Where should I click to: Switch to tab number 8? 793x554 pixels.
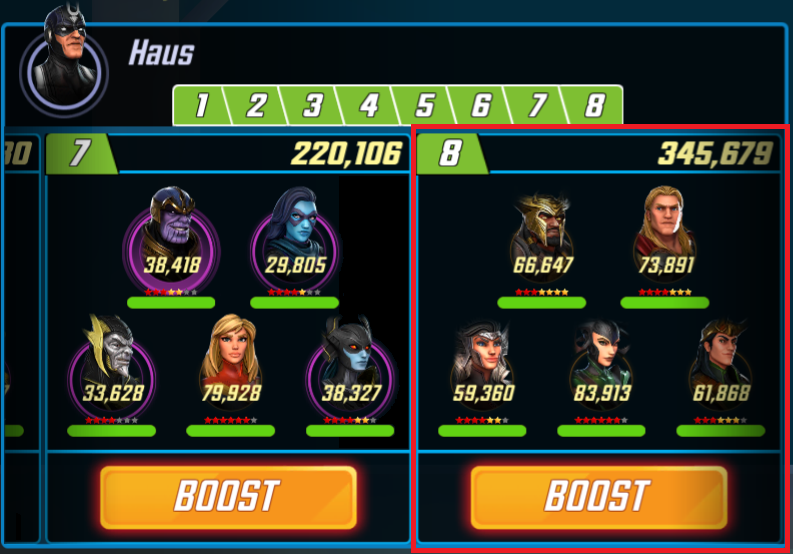tap(594, 105)
